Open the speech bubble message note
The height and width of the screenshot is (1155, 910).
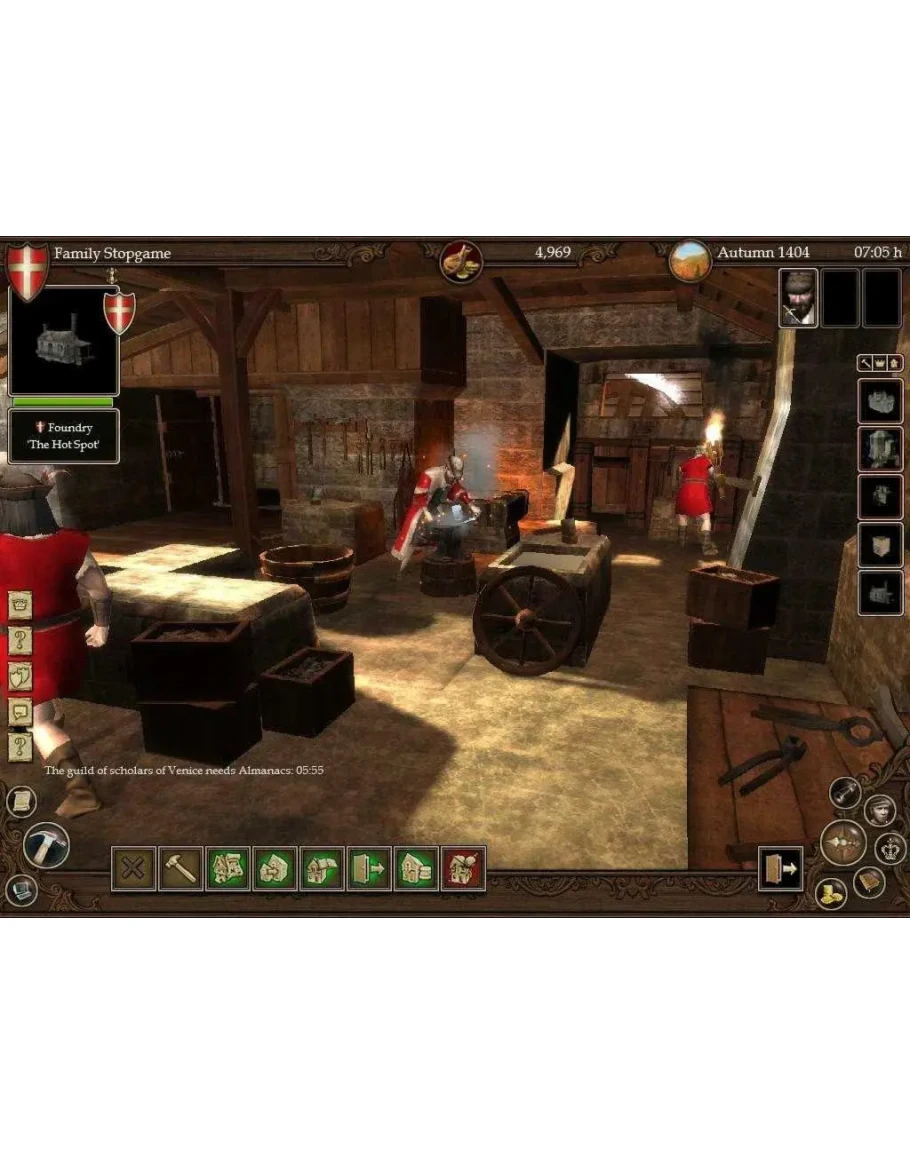[x=20, y=711]
